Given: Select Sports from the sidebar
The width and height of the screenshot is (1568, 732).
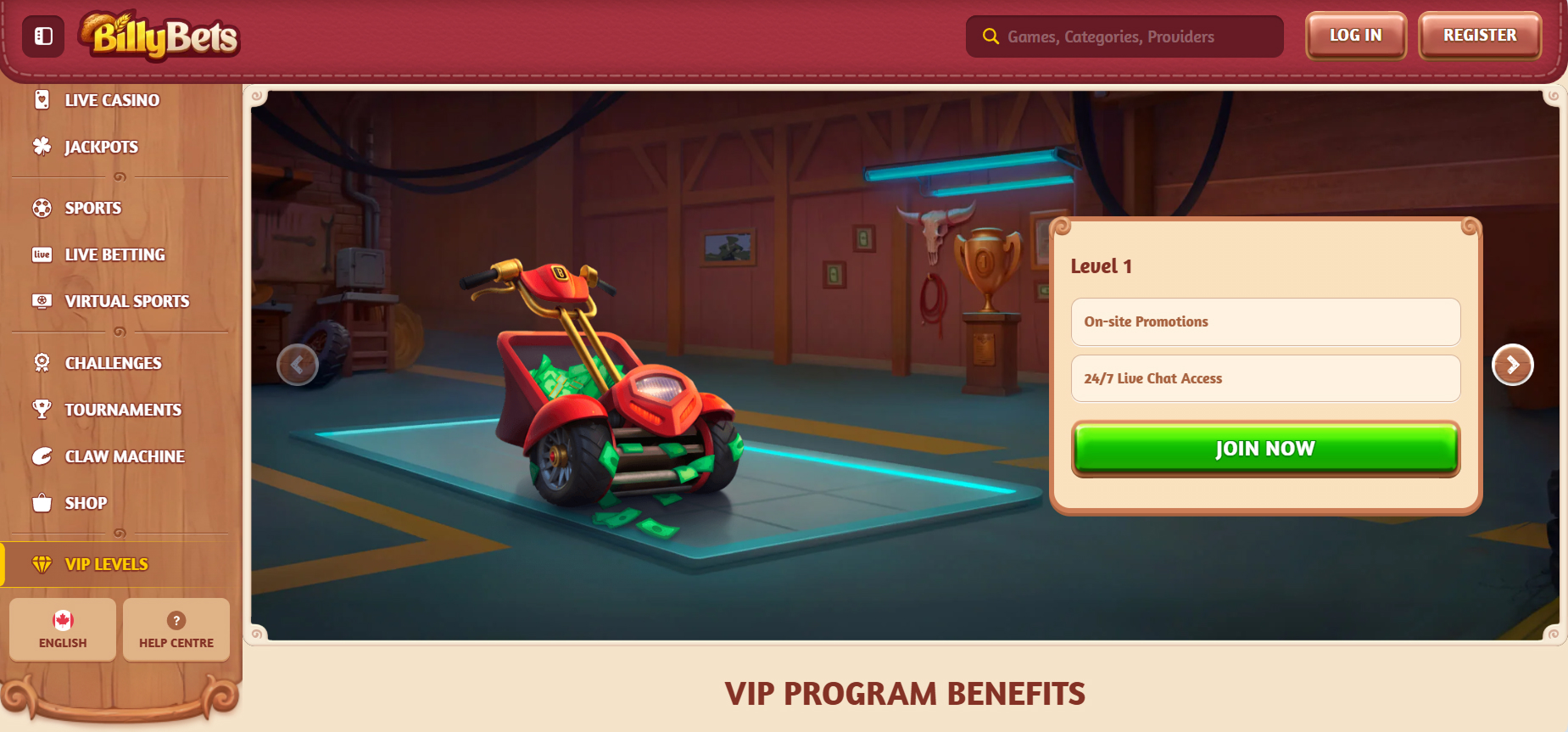Looking at the screenshot, I should click(92, 208).
